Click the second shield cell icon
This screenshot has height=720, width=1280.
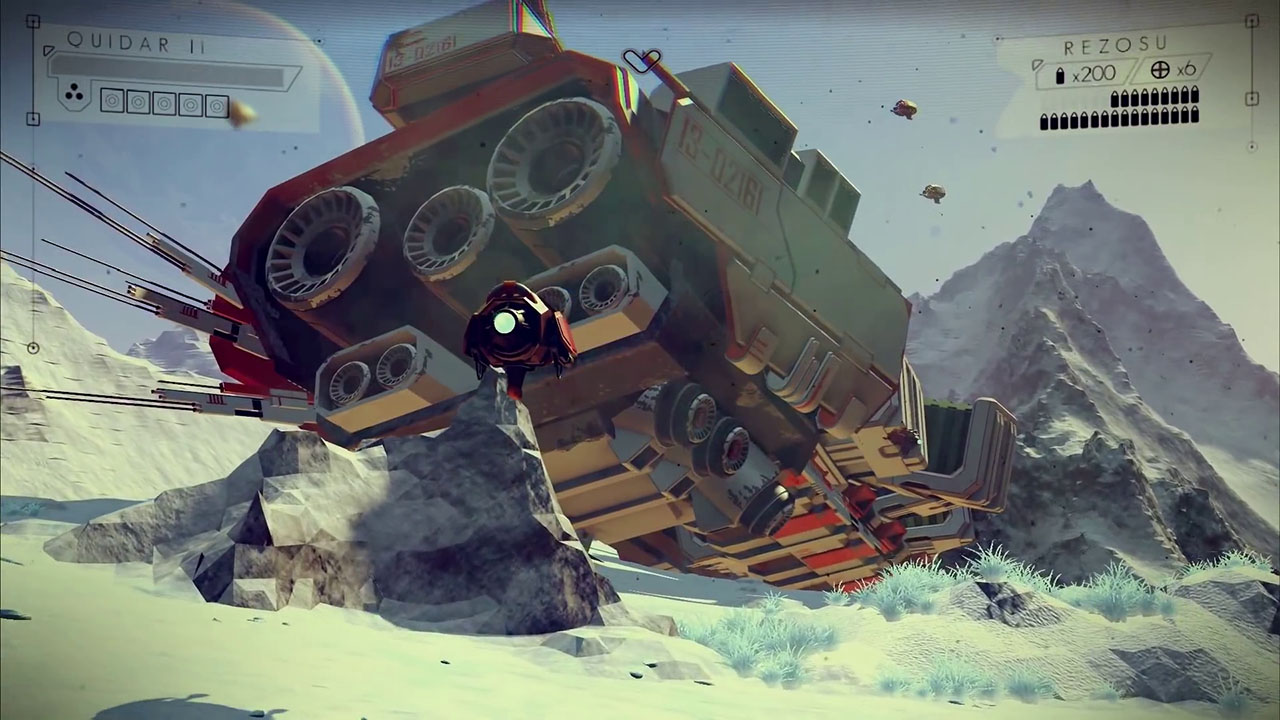point(139,102)
